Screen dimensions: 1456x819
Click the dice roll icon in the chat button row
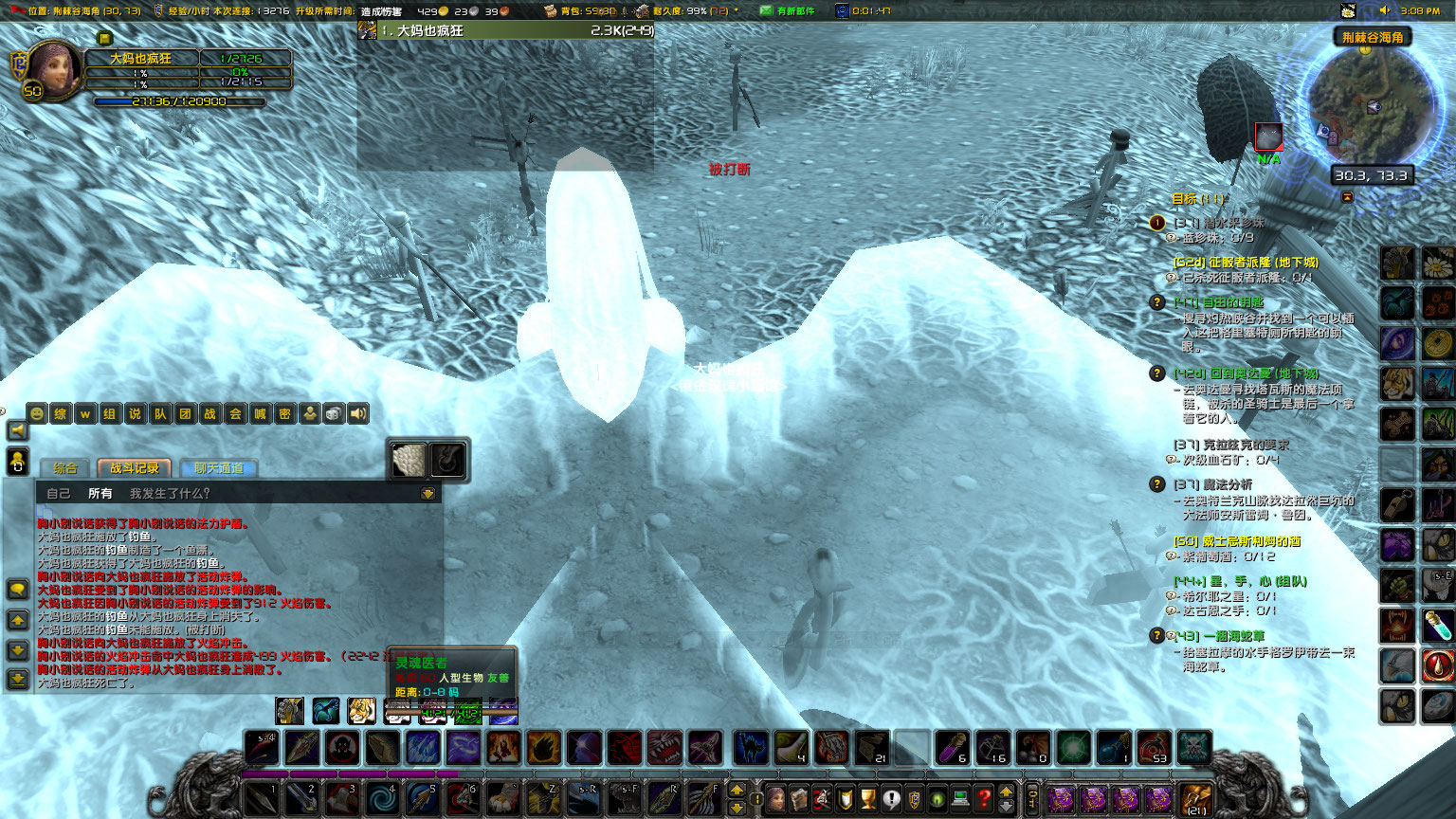pos(332,414)
